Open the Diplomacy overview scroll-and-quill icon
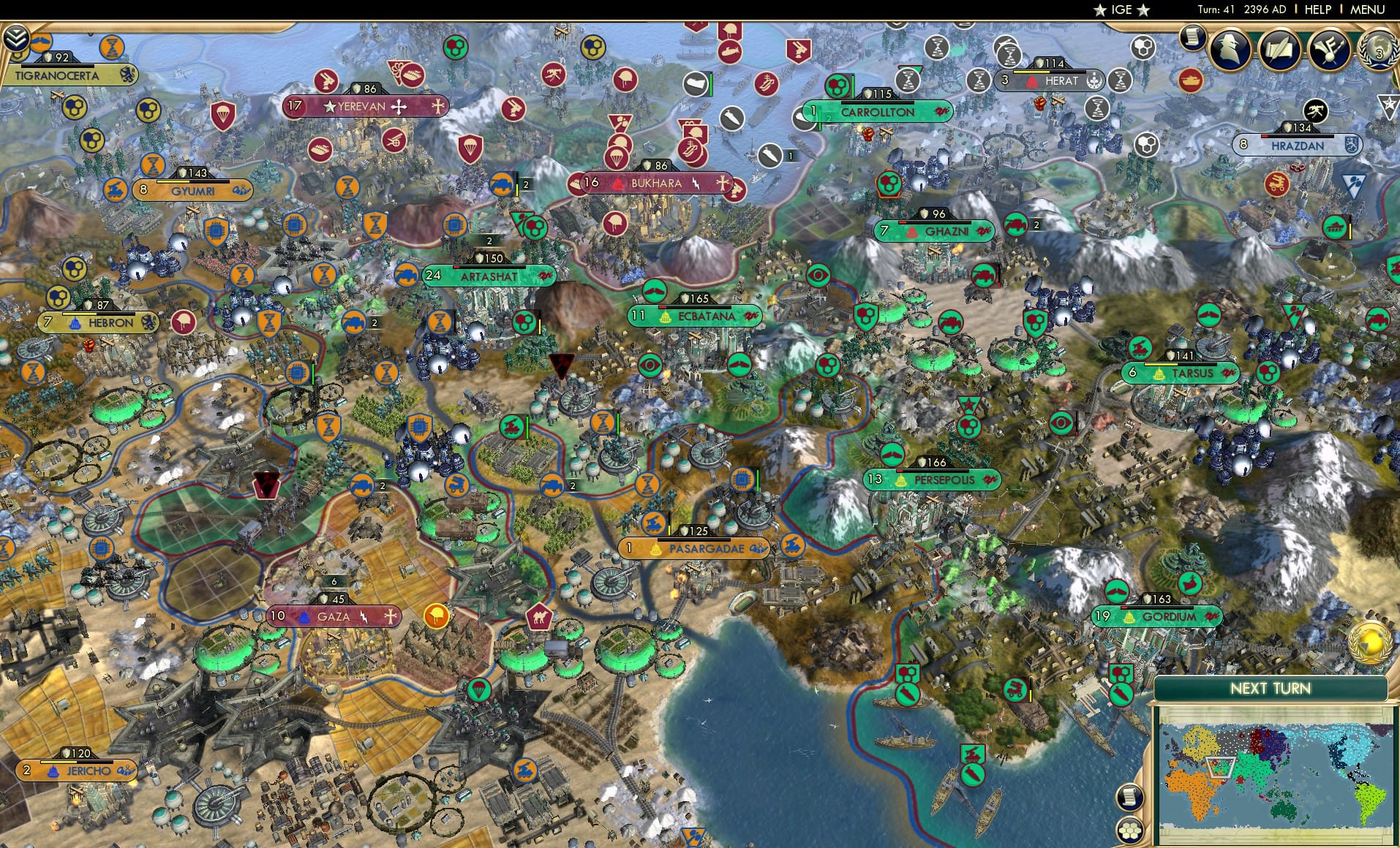Screen dimensions: 1400x848 pos(1278,49)
